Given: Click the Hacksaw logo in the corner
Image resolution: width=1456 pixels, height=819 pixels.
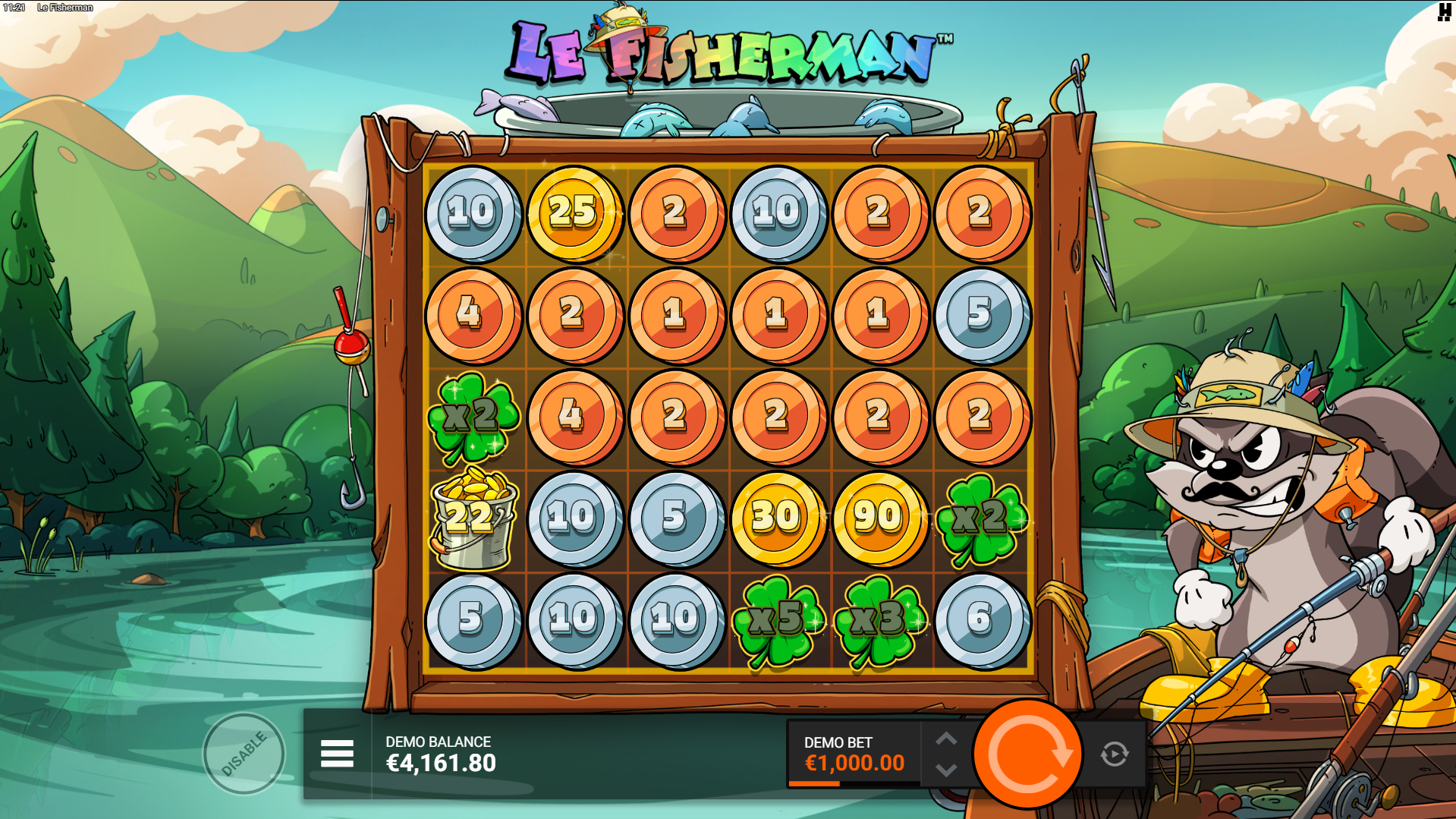Looking at the screenshot, I should tap(1444, 11).
